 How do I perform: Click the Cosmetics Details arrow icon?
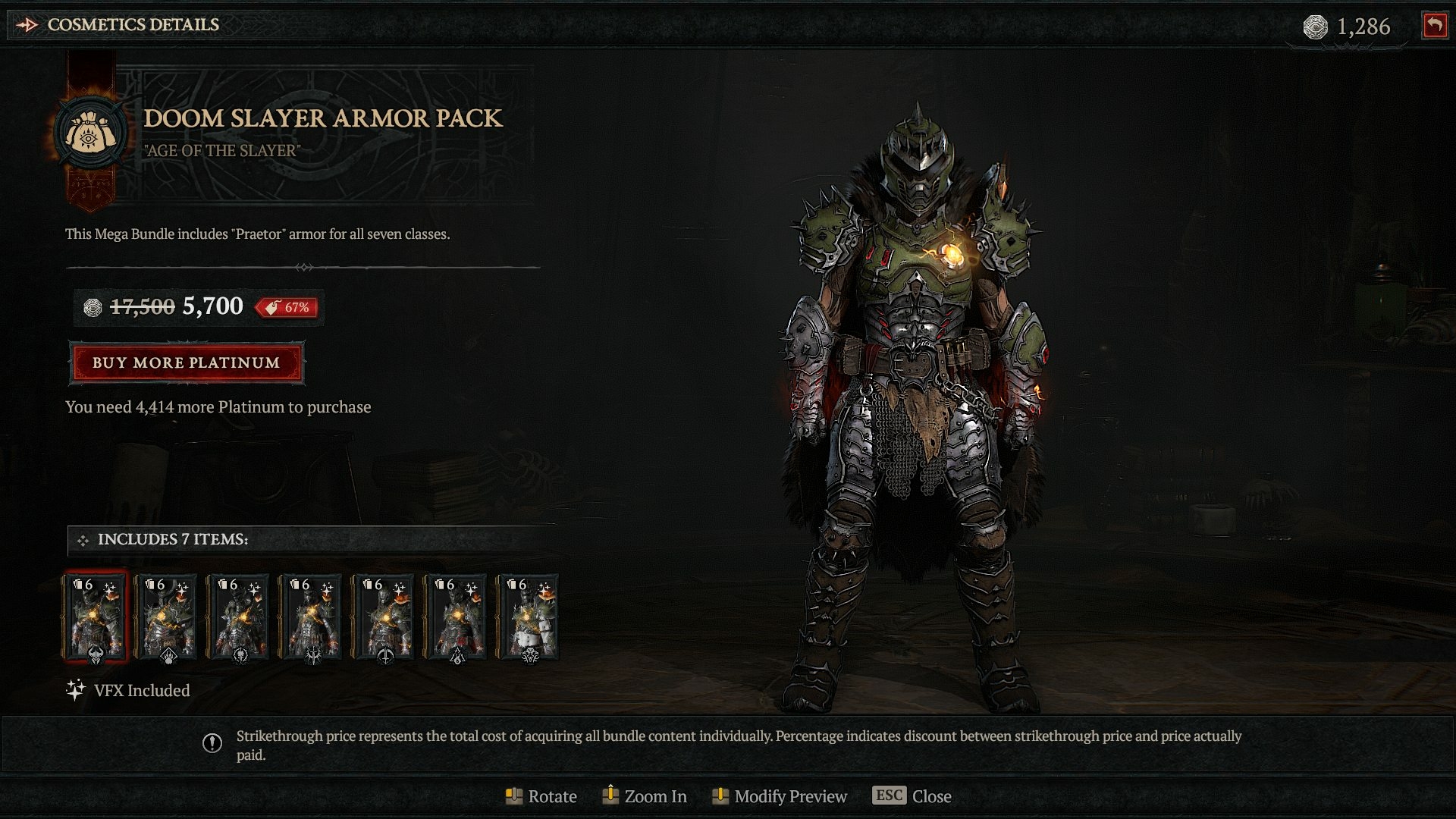click(27, 24)
